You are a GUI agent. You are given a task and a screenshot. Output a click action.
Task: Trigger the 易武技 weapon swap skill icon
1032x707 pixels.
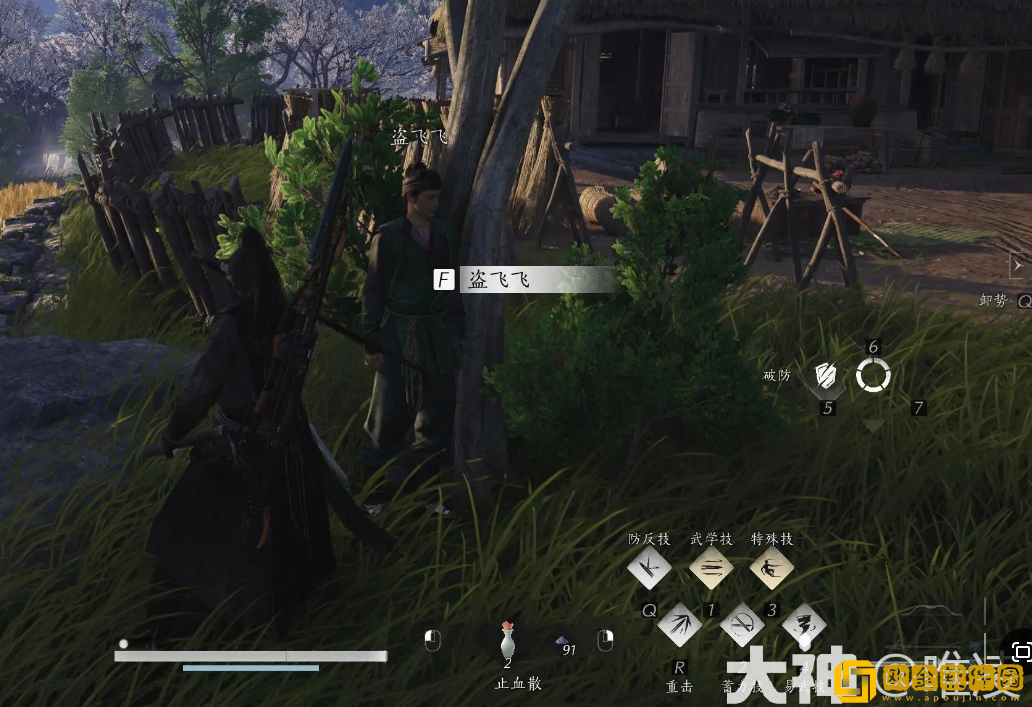click(803, 626)
